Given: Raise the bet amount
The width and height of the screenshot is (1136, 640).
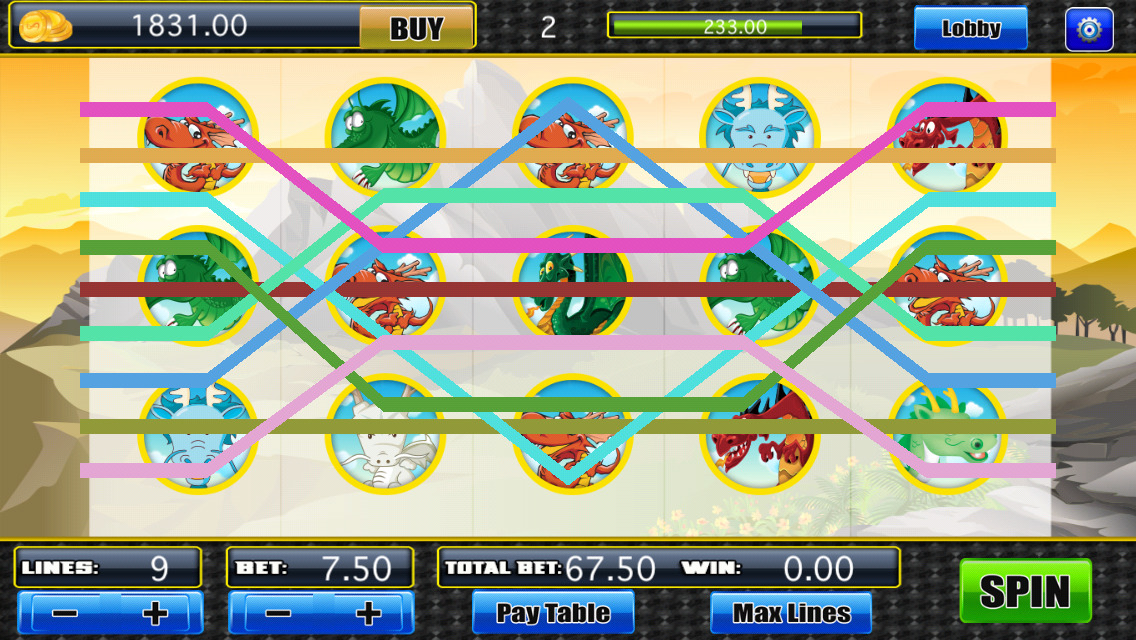Looking at the screenshot, I should [368, 612].
